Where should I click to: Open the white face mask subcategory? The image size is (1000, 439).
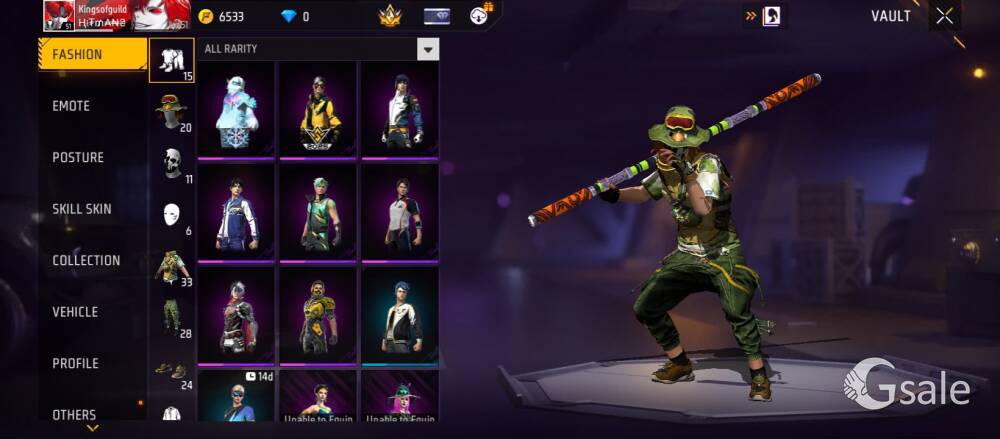(172, 215)
